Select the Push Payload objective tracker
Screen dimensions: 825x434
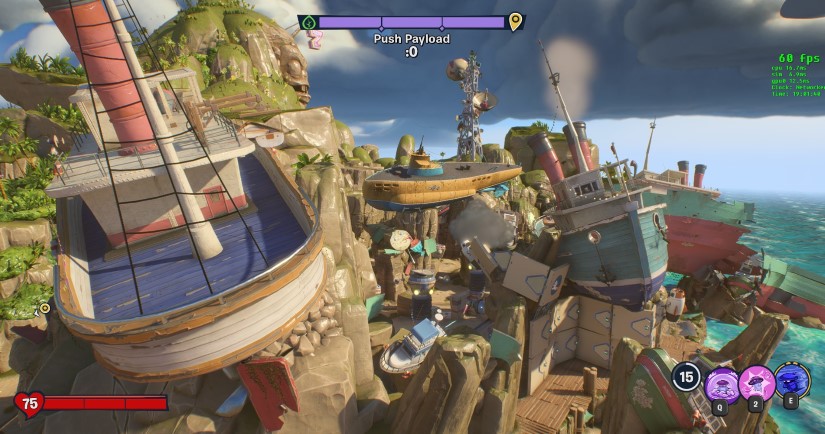click(411, 39)
